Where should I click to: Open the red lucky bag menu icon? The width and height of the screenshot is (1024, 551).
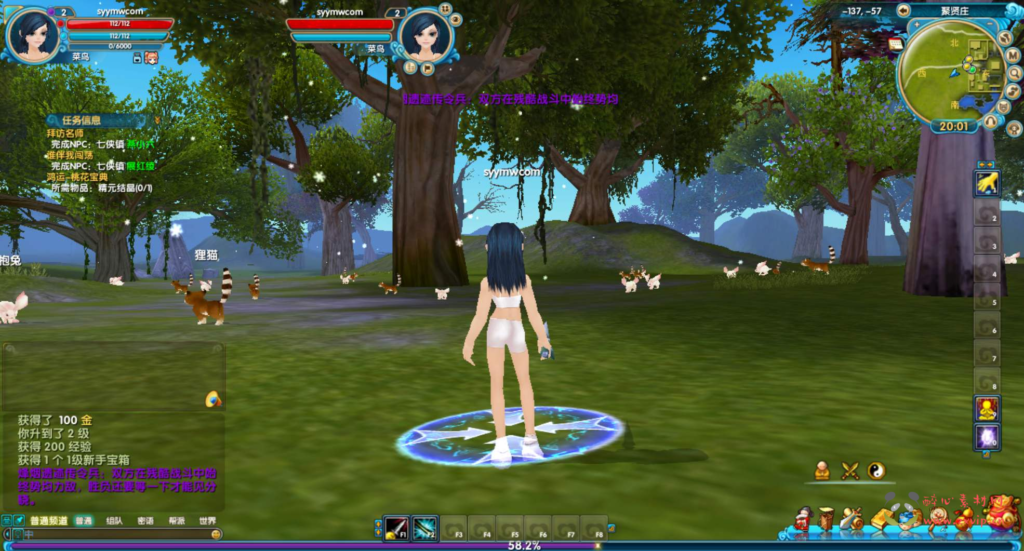1002,516
